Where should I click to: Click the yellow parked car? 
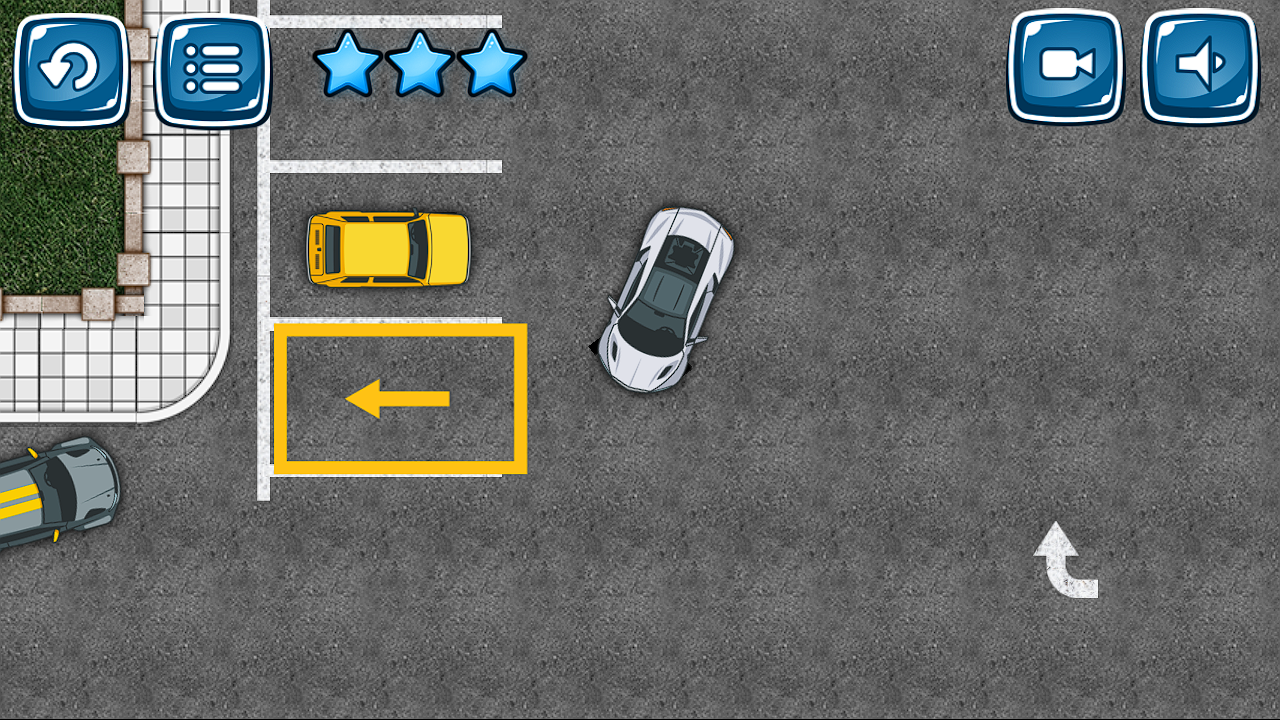(390, 248)
